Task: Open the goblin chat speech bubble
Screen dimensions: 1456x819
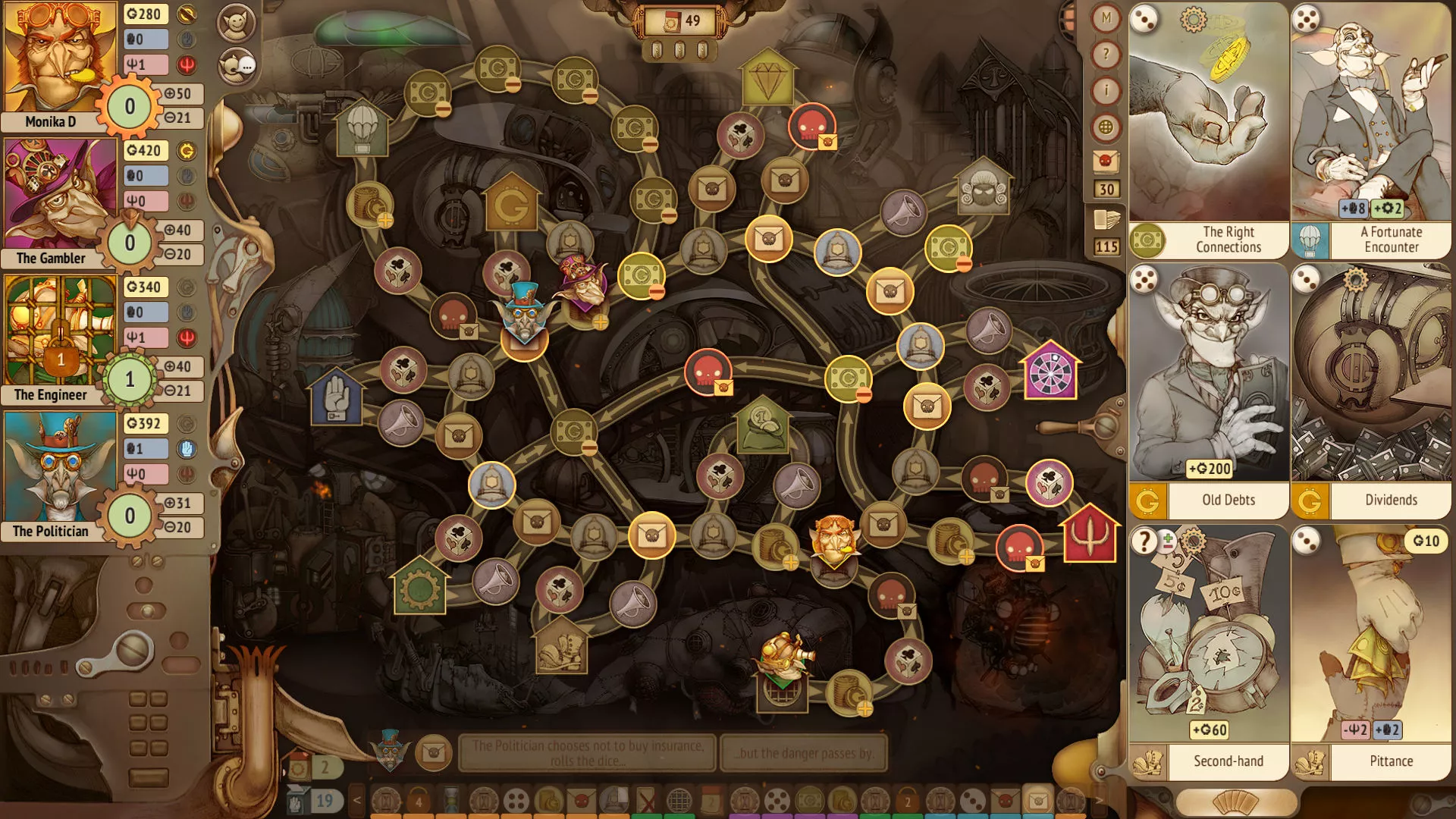Action: [x=237, y=66]
